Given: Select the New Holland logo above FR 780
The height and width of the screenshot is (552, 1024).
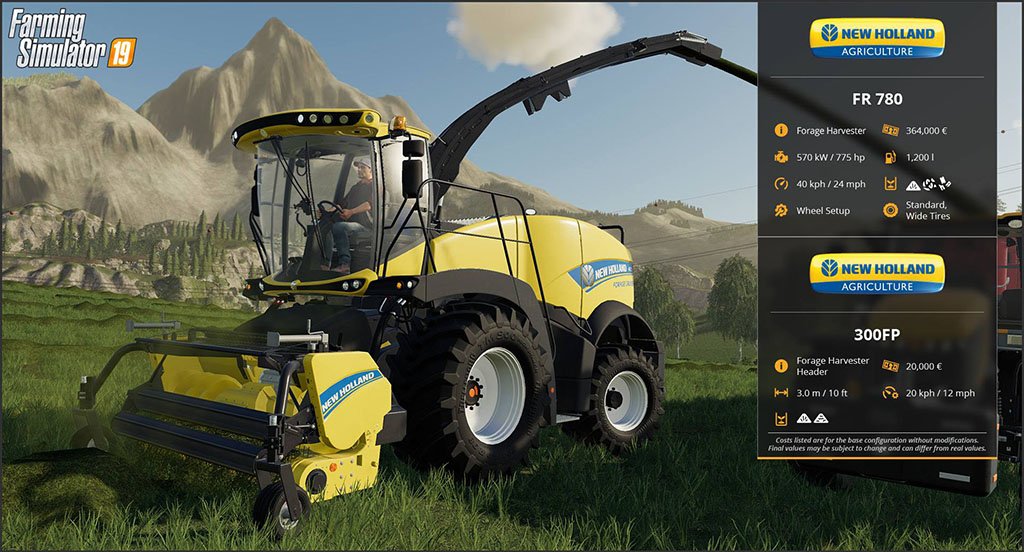Looking at the screenshot, I should pos(876,38).
